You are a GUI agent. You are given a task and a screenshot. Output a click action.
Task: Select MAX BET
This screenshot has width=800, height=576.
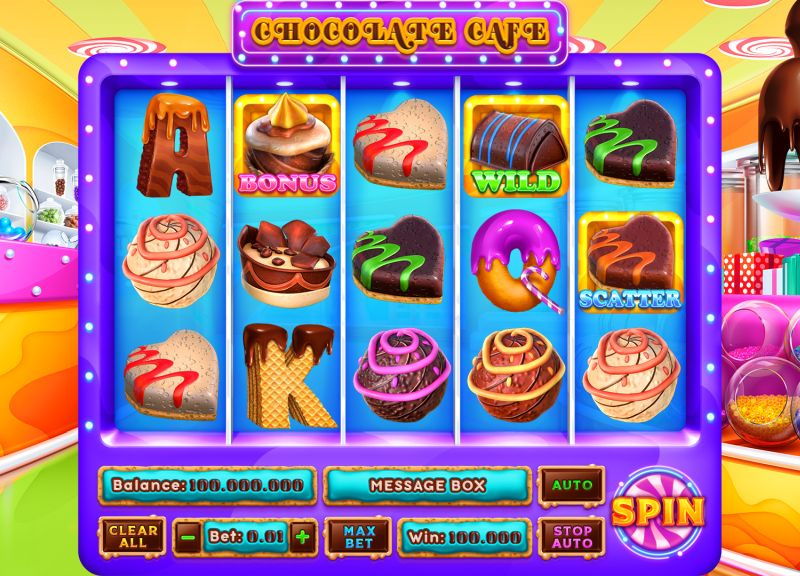(359, 537)
